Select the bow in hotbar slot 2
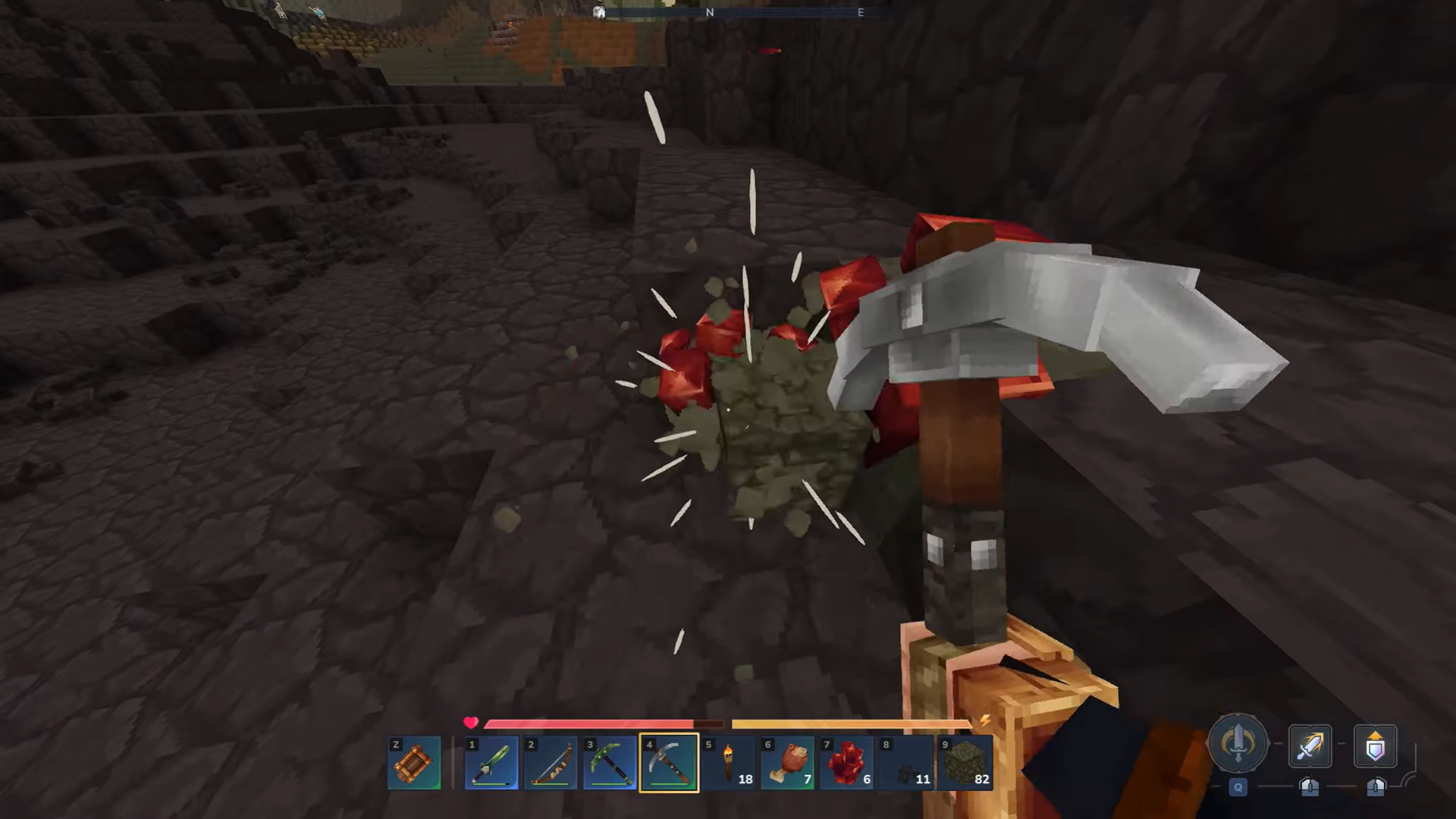 tap(551, 762)
